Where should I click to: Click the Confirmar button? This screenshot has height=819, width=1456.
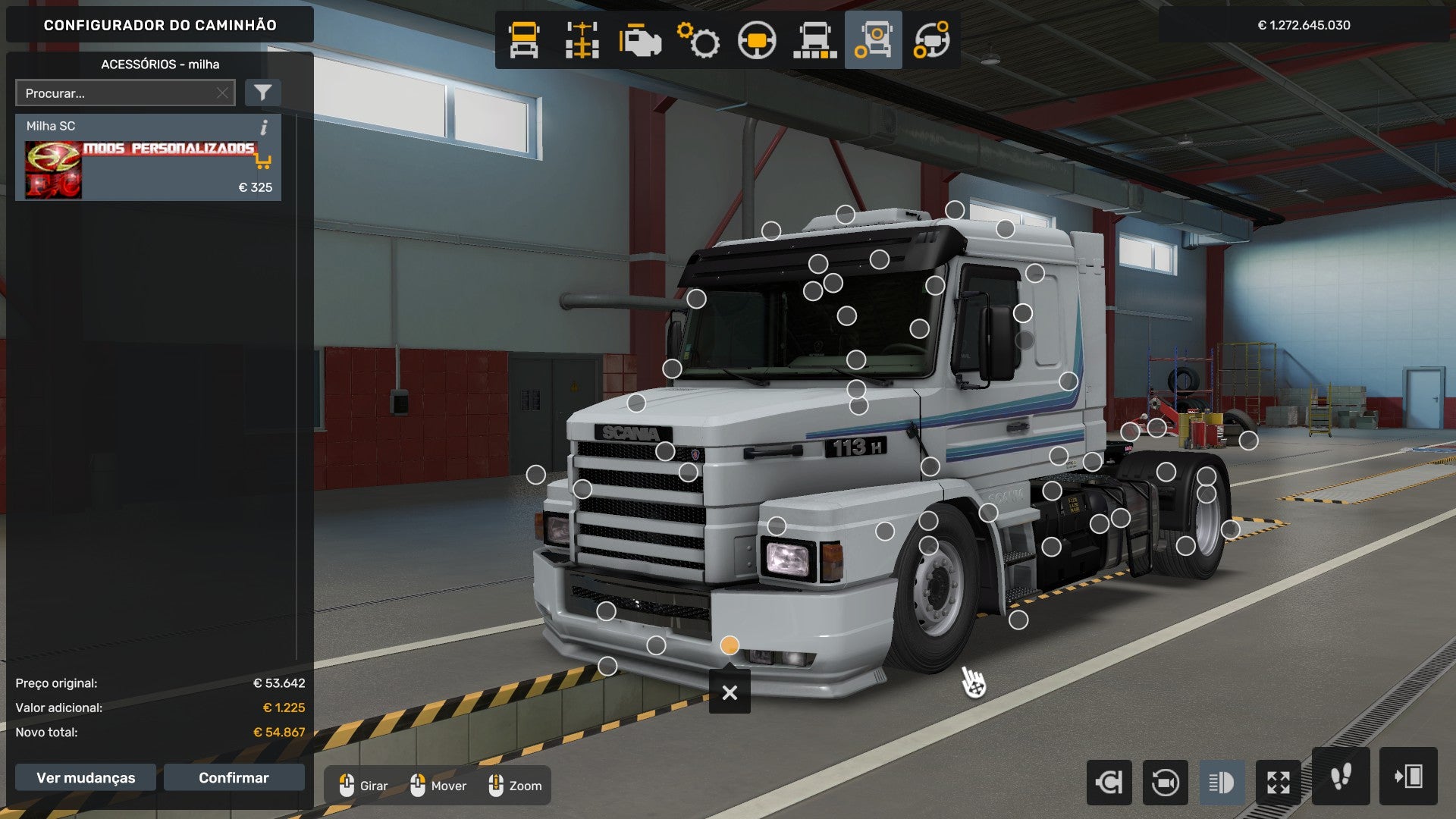coord(234,777)
